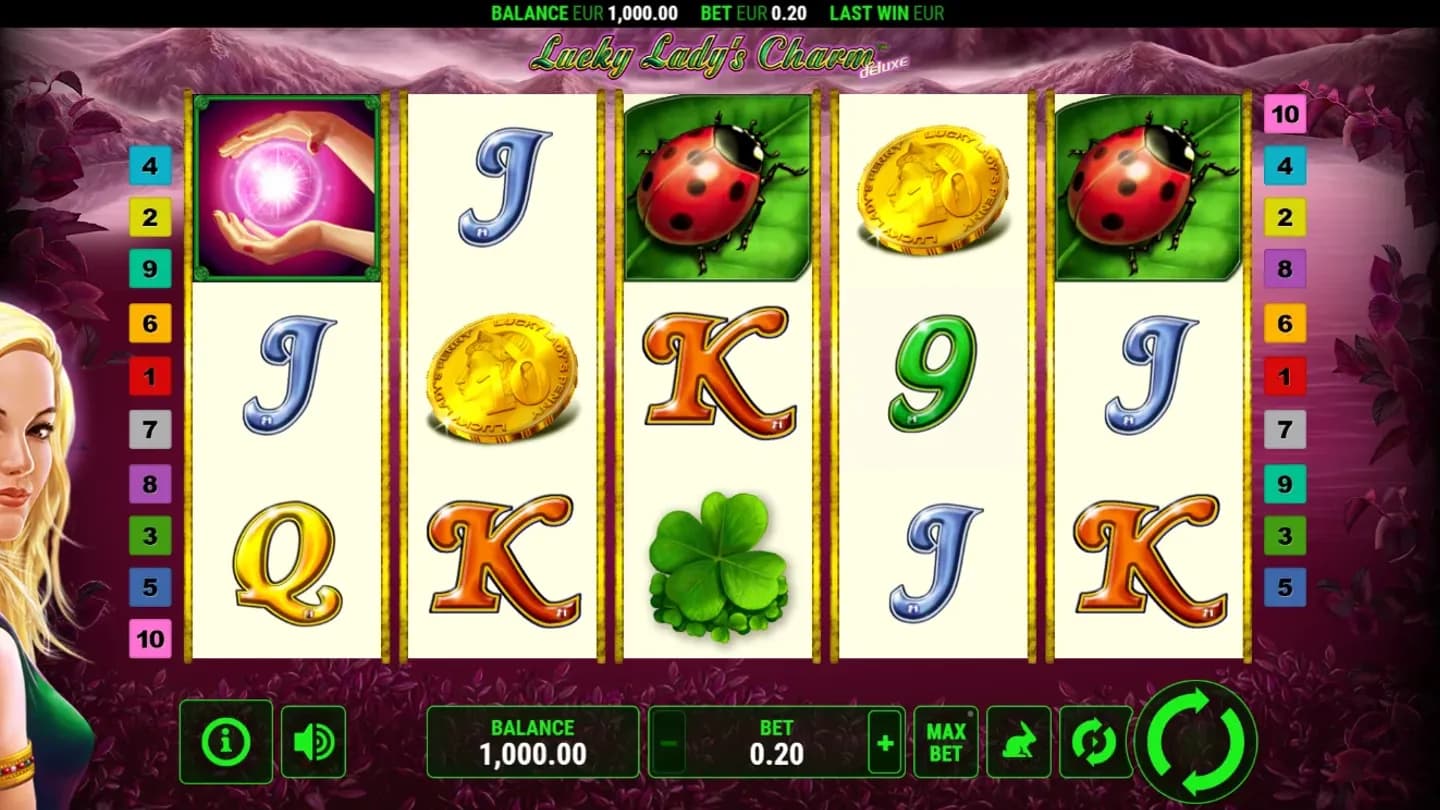1440x810 pixels.
Task: Click the ladybug symbol on the middle reel
Action: coord(716,186)
